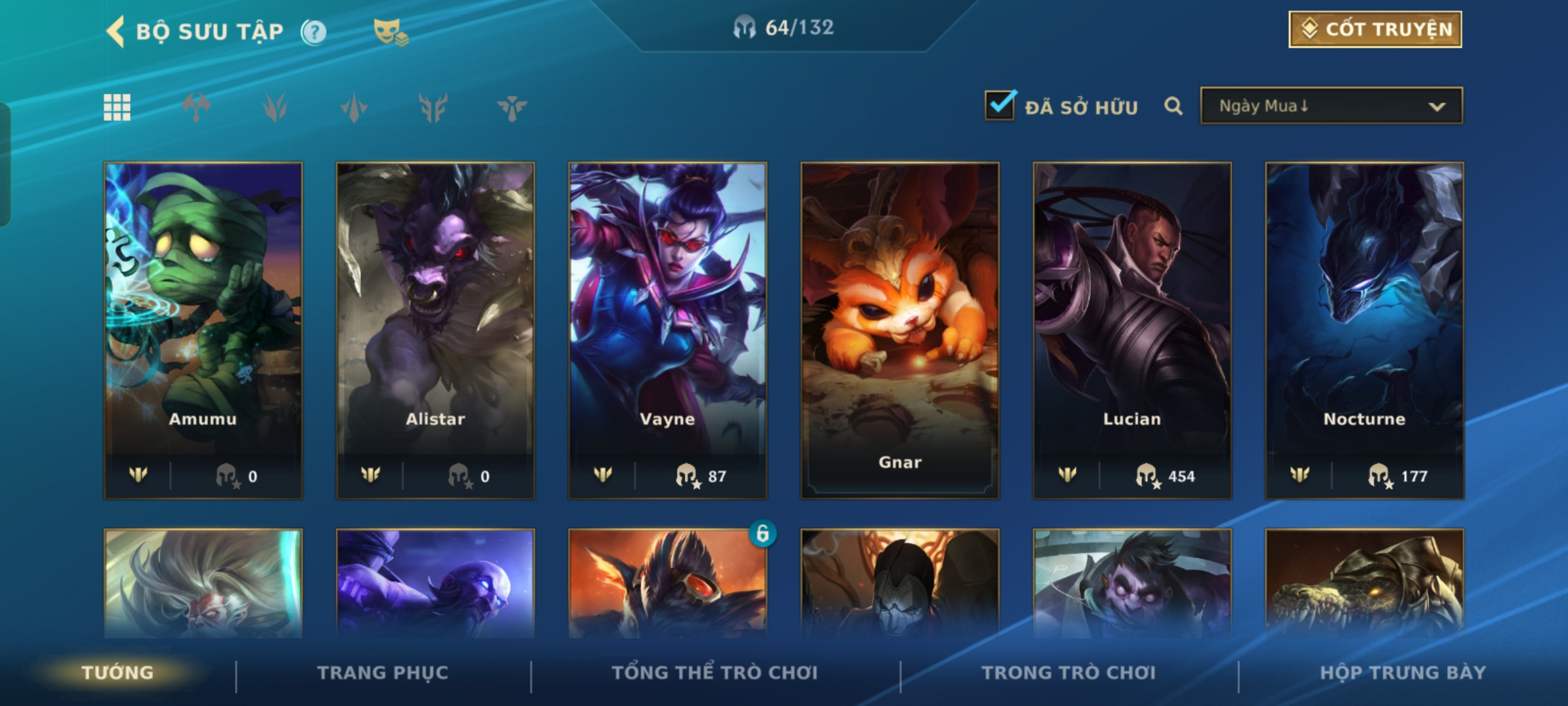Expand the Ngày Mua sort dropdown
1568x706 pixels.
coord(1331,106)
